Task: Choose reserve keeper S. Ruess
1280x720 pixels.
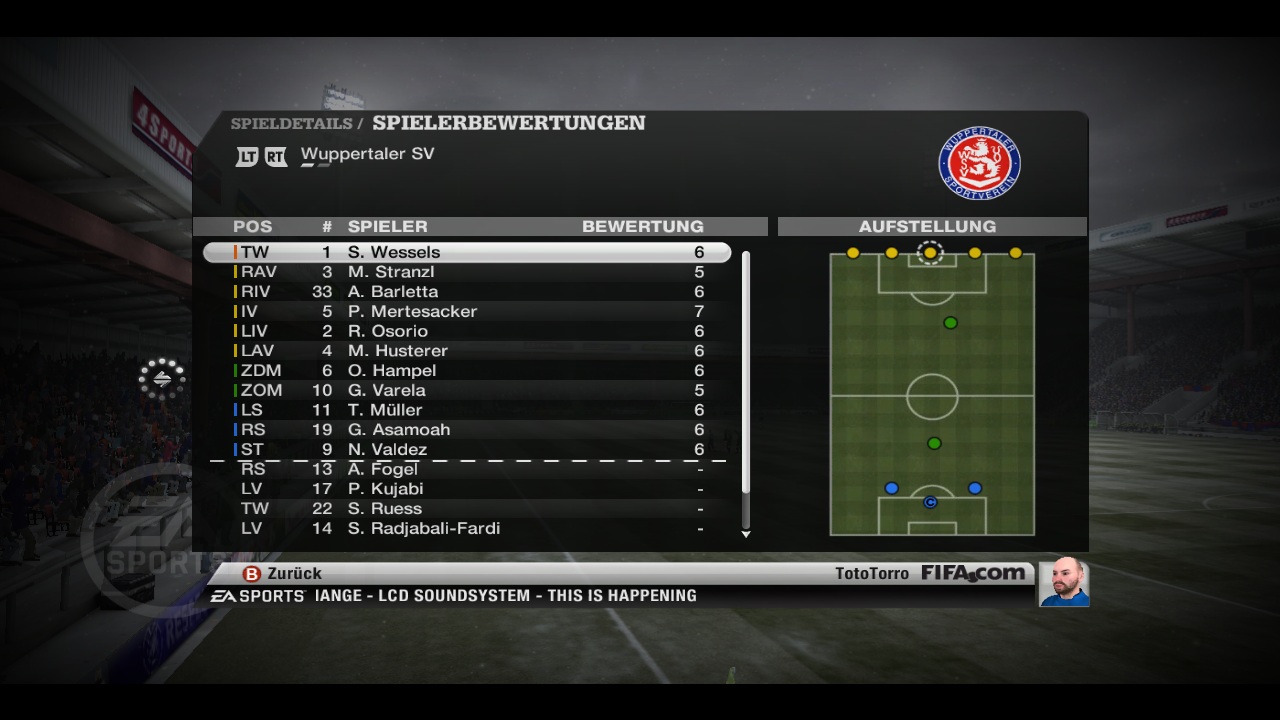Action: pos(467,508)
